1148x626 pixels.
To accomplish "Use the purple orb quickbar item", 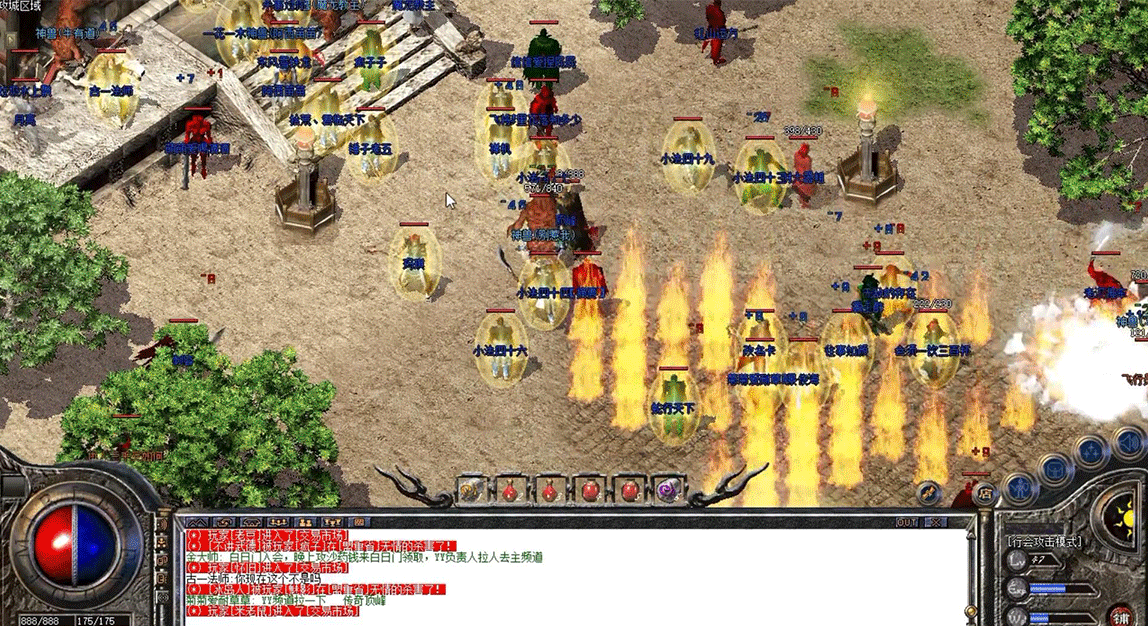I will point(668,491).
